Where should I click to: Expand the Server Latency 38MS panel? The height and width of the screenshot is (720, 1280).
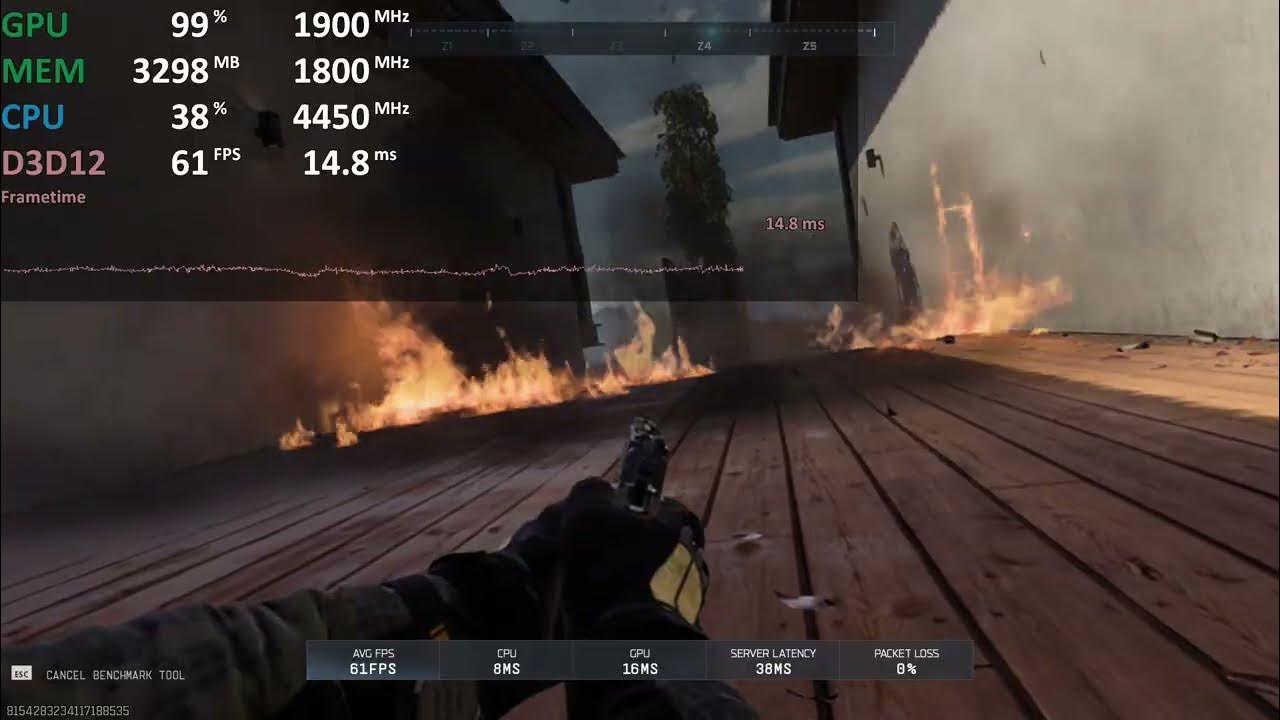(x=771, y=659)
